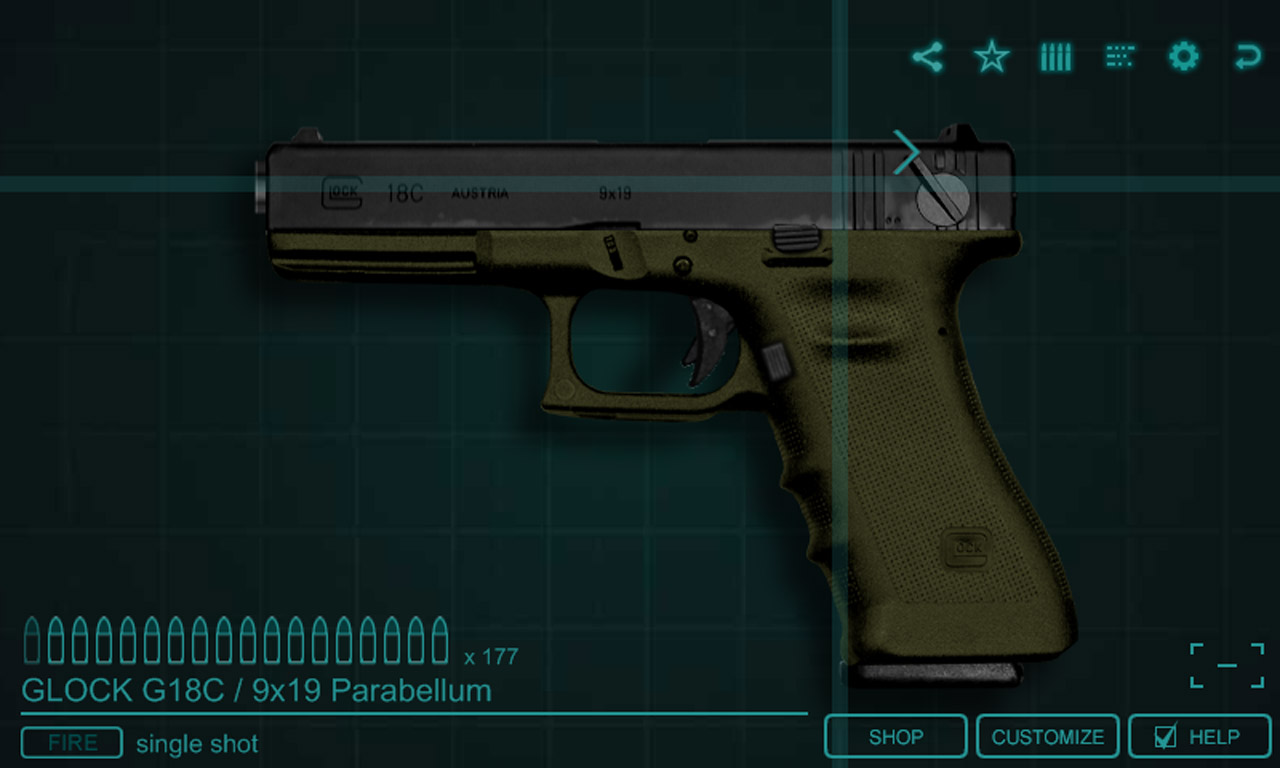Screen dimensions: 1280x768
Task: Open the ammo magazine icon
Action: [1055, 57]
